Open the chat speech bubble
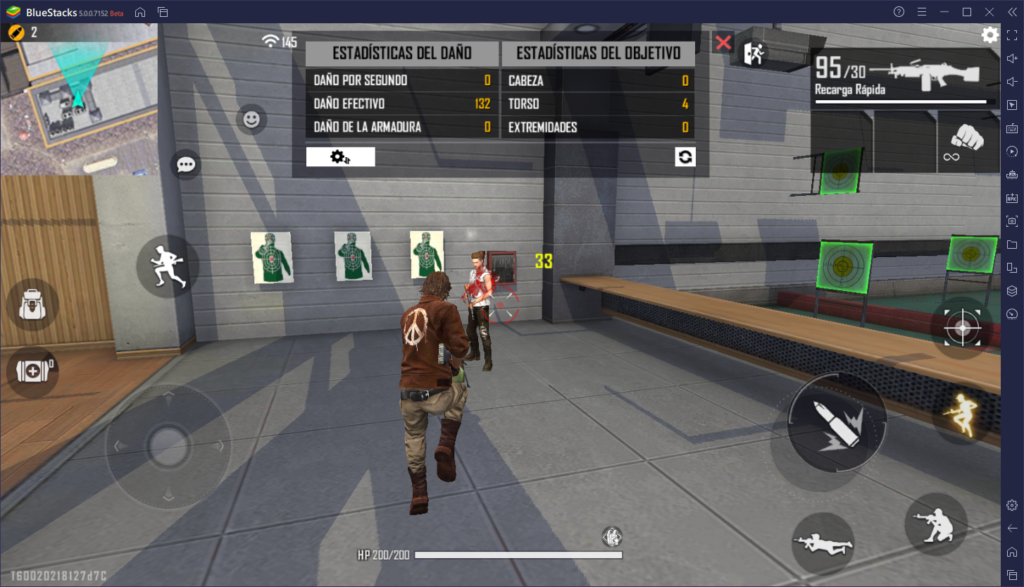 point(185,164)
